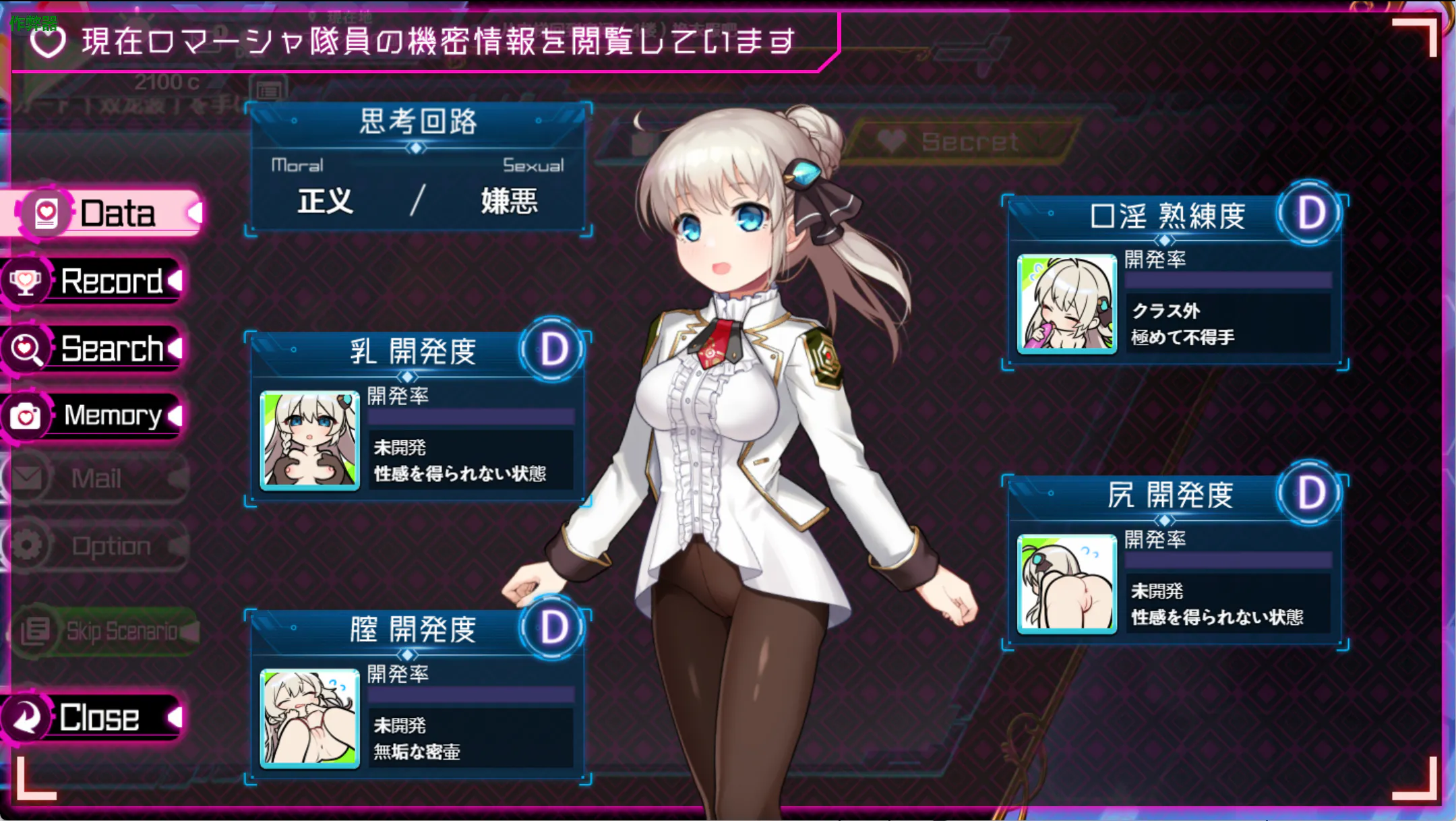The image size is (1456, 821).
Task: Switch to the Memory section
Action: [x=101, y=415]
